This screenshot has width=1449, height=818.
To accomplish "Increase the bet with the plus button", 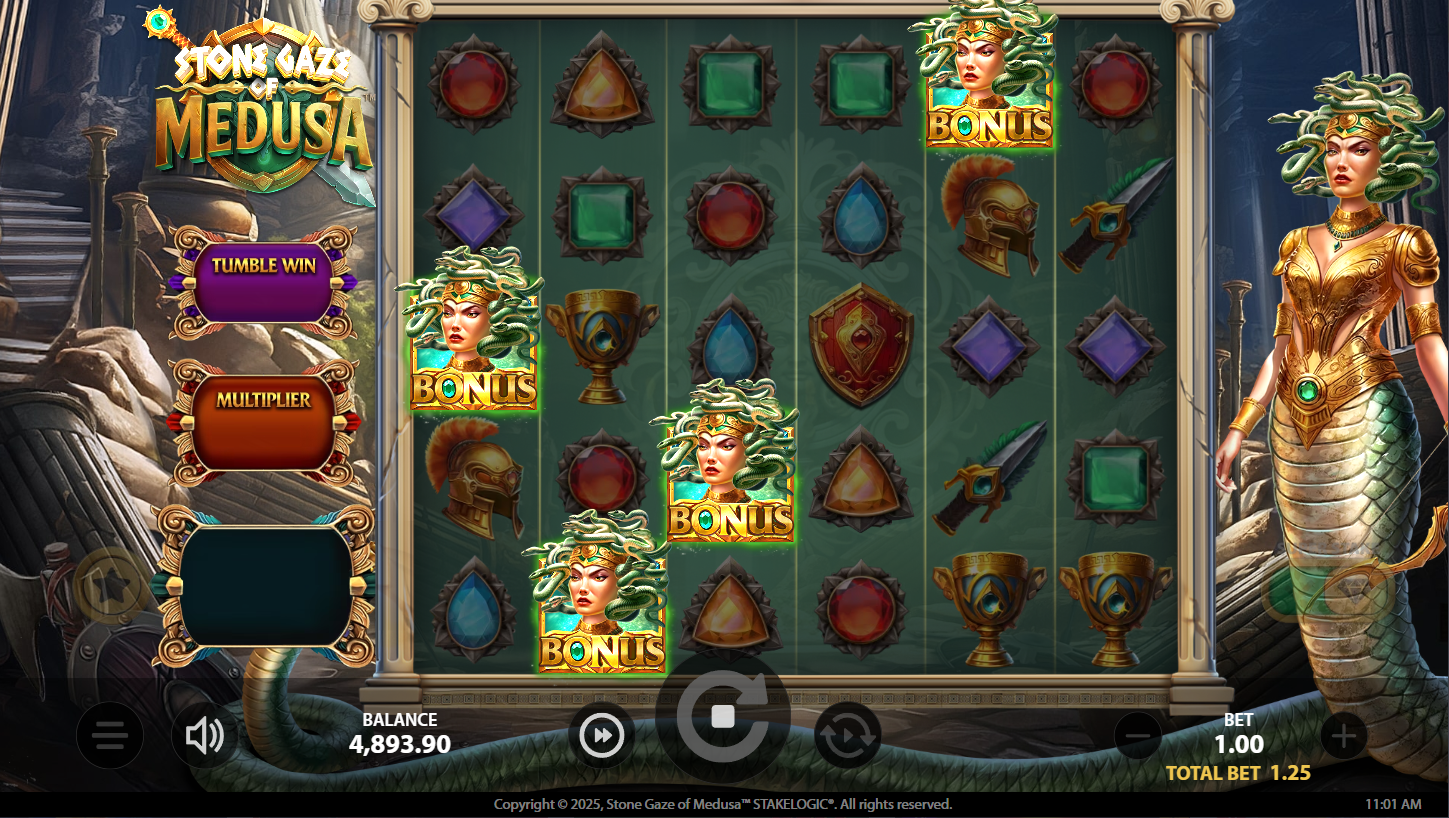I will click(x=1343, y=737).
